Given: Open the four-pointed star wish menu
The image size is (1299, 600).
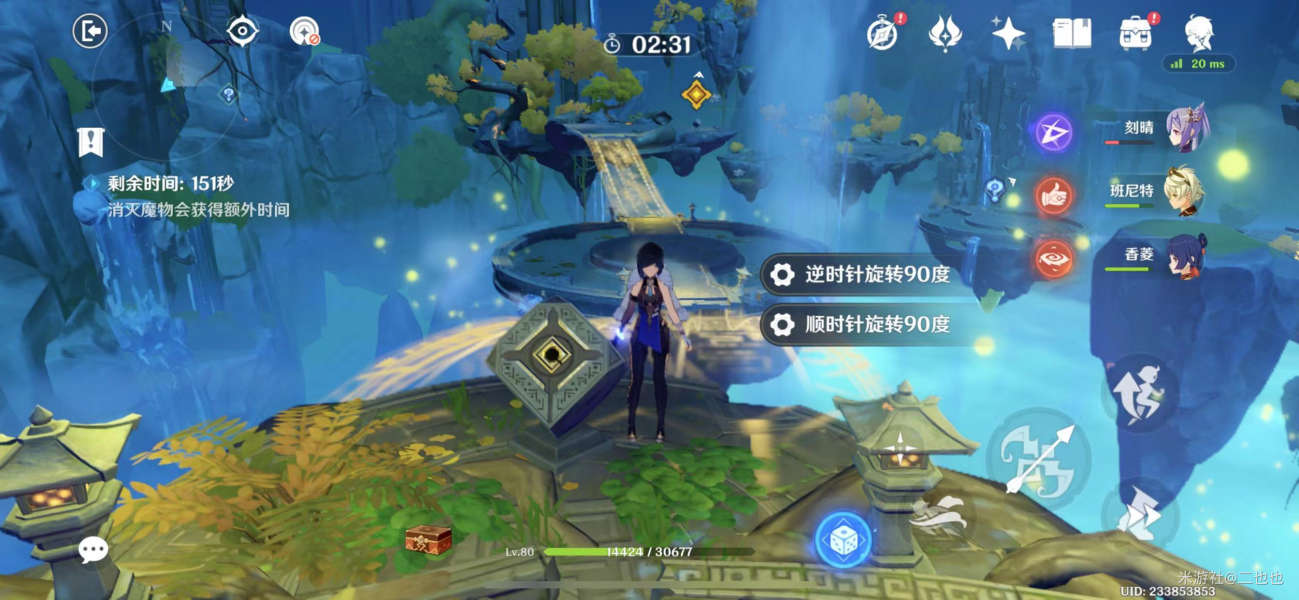Looking at the screenshot, I should coord(1008,34).
